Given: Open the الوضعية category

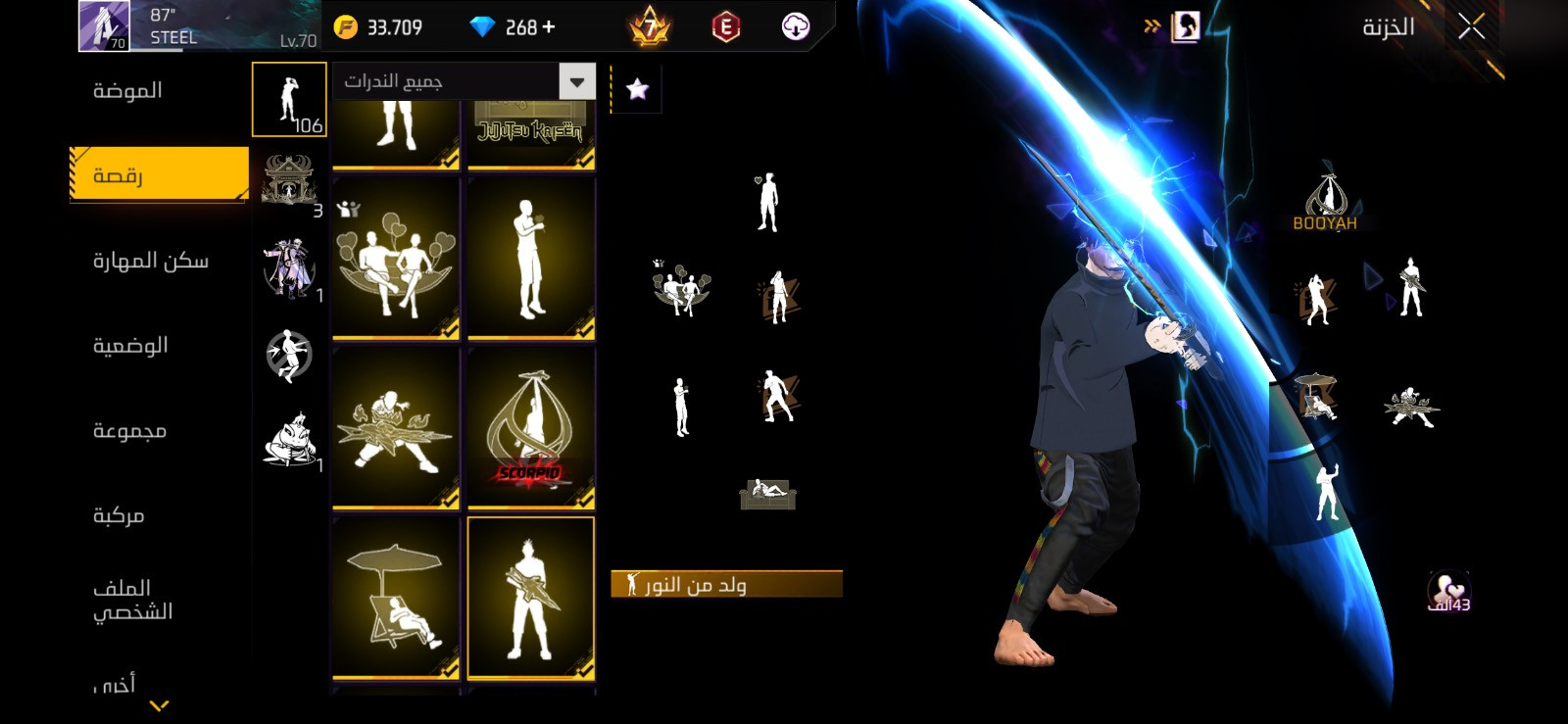Looking at the screenshot, I should pos(130,346).
